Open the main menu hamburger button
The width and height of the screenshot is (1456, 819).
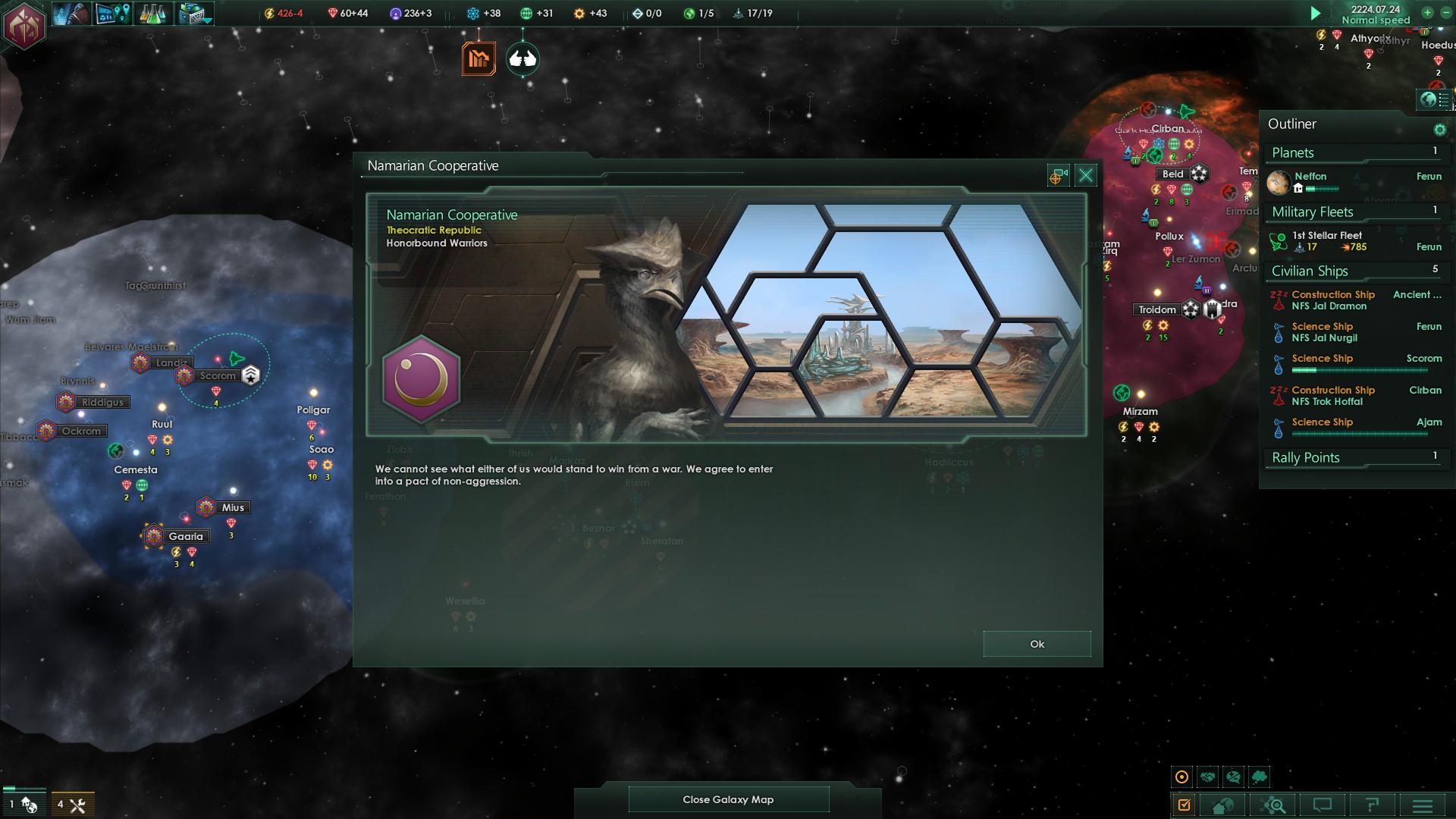coord(1422,805)
